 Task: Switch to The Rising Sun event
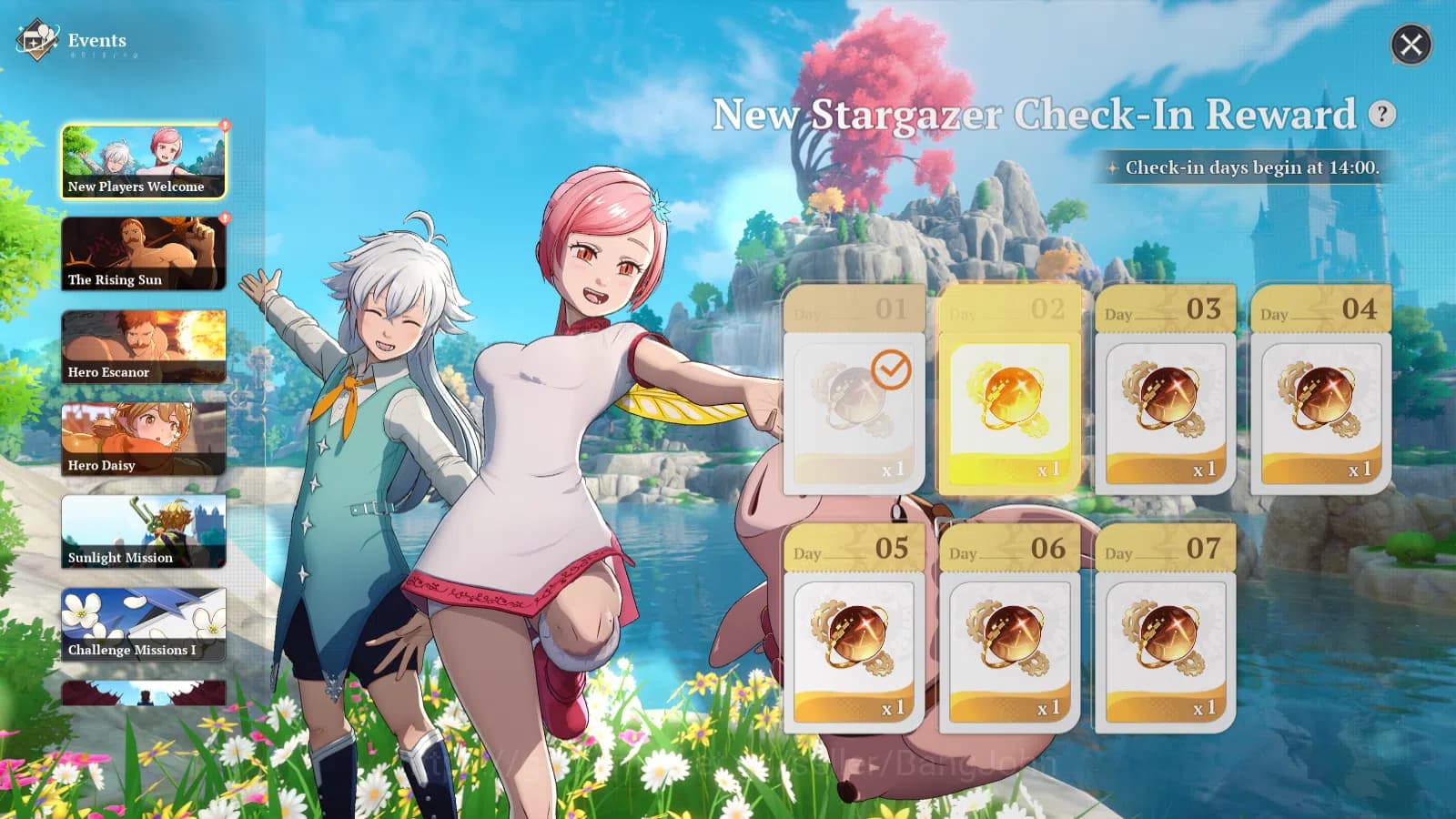142,250
